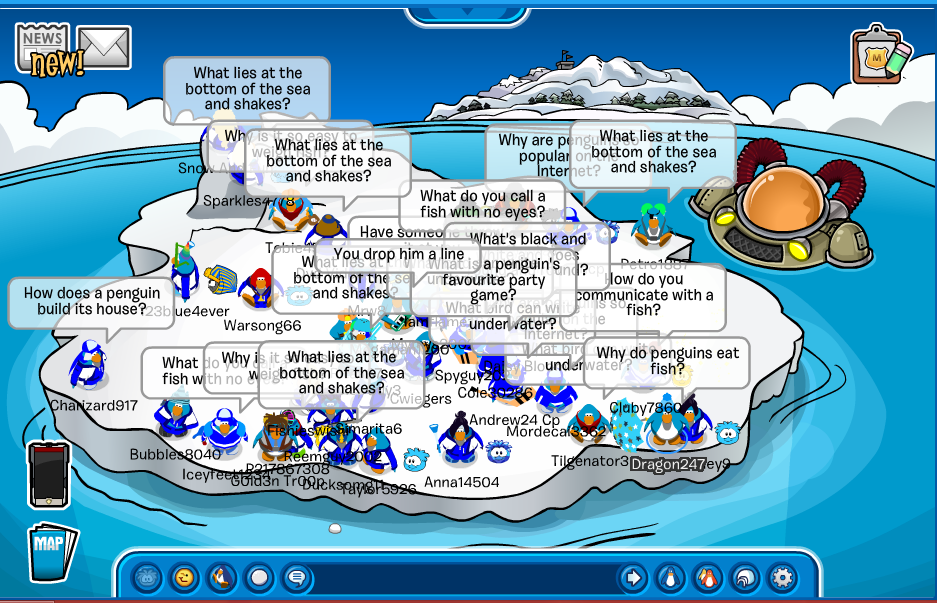Viewport: 937px width, 603px height.
Task: Open the moderator badge clipboard
Action: click(881, 56)
